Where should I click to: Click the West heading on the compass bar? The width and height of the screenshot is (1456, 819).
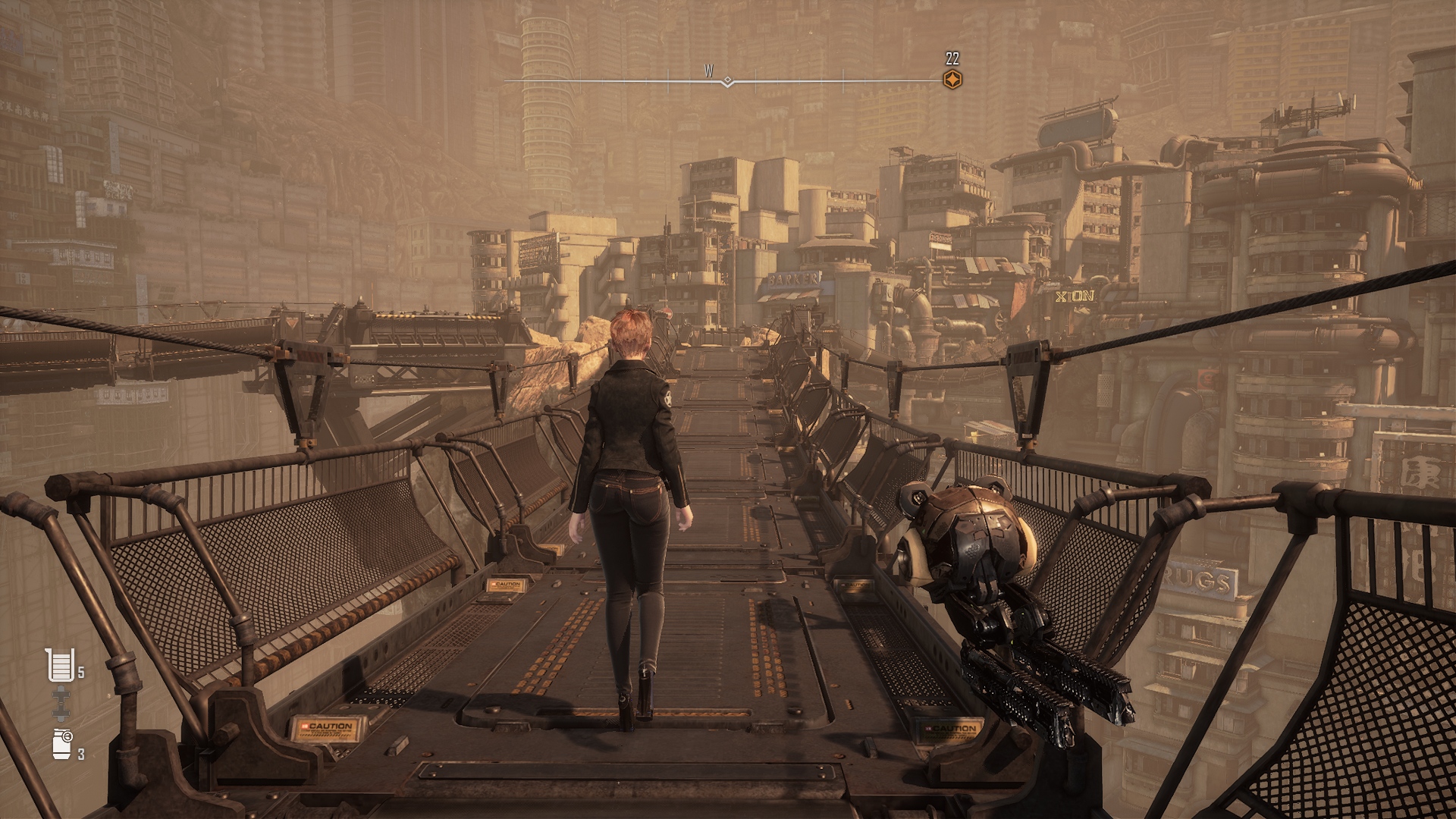click(709, 71)
